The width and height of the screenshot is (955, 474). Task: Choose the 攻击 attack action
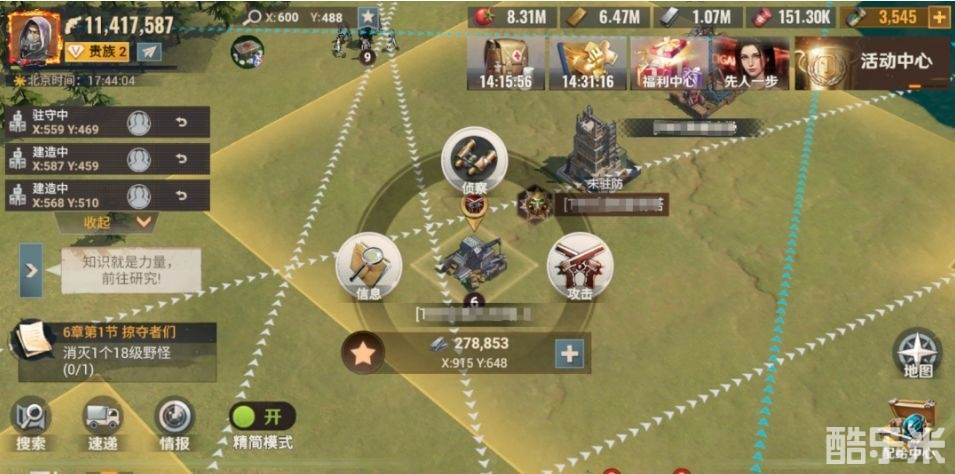pyautogui.click(x=580, y=268)
